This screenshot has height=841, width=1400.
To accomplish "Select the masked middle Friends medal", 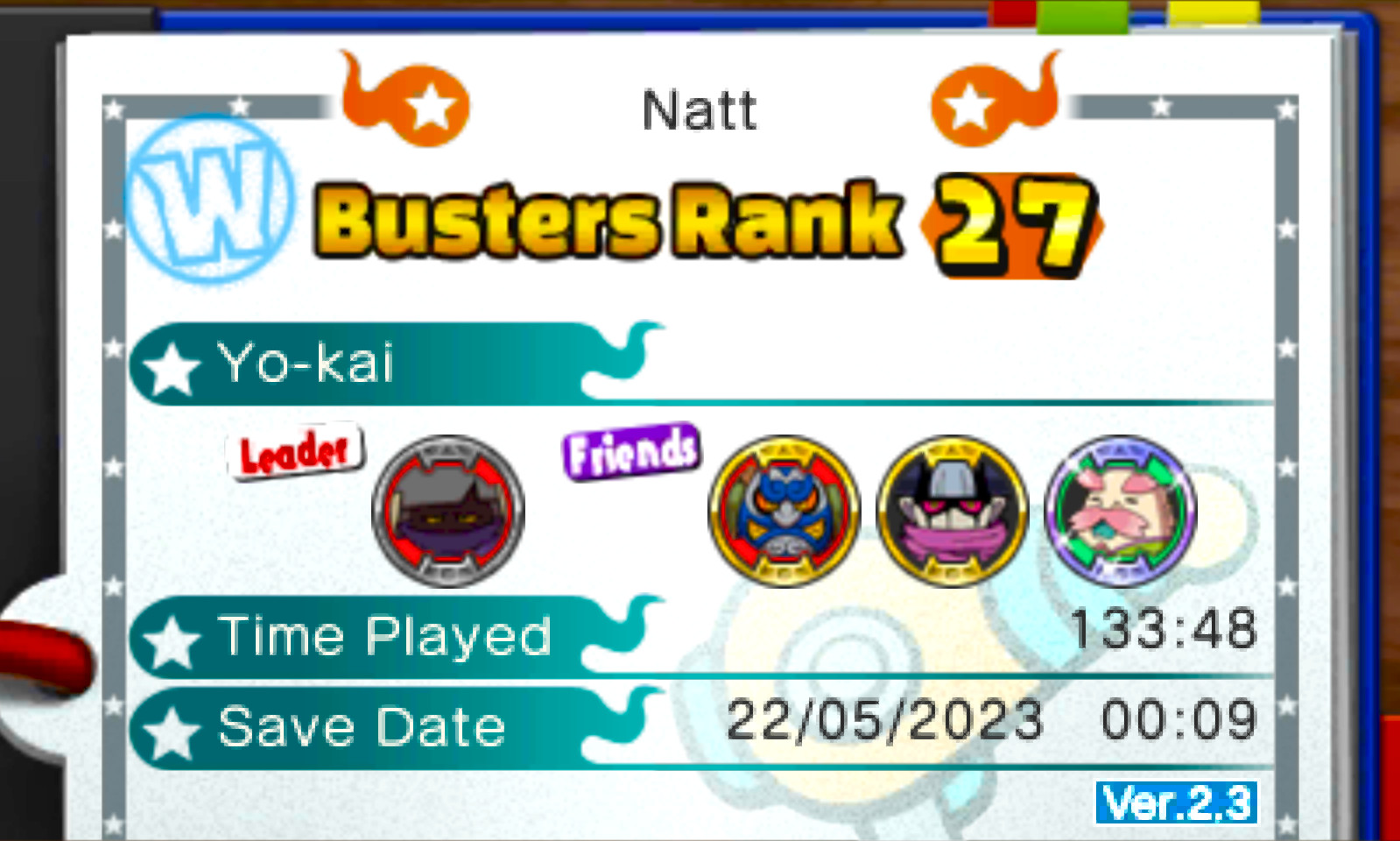I will pos(951,511).
